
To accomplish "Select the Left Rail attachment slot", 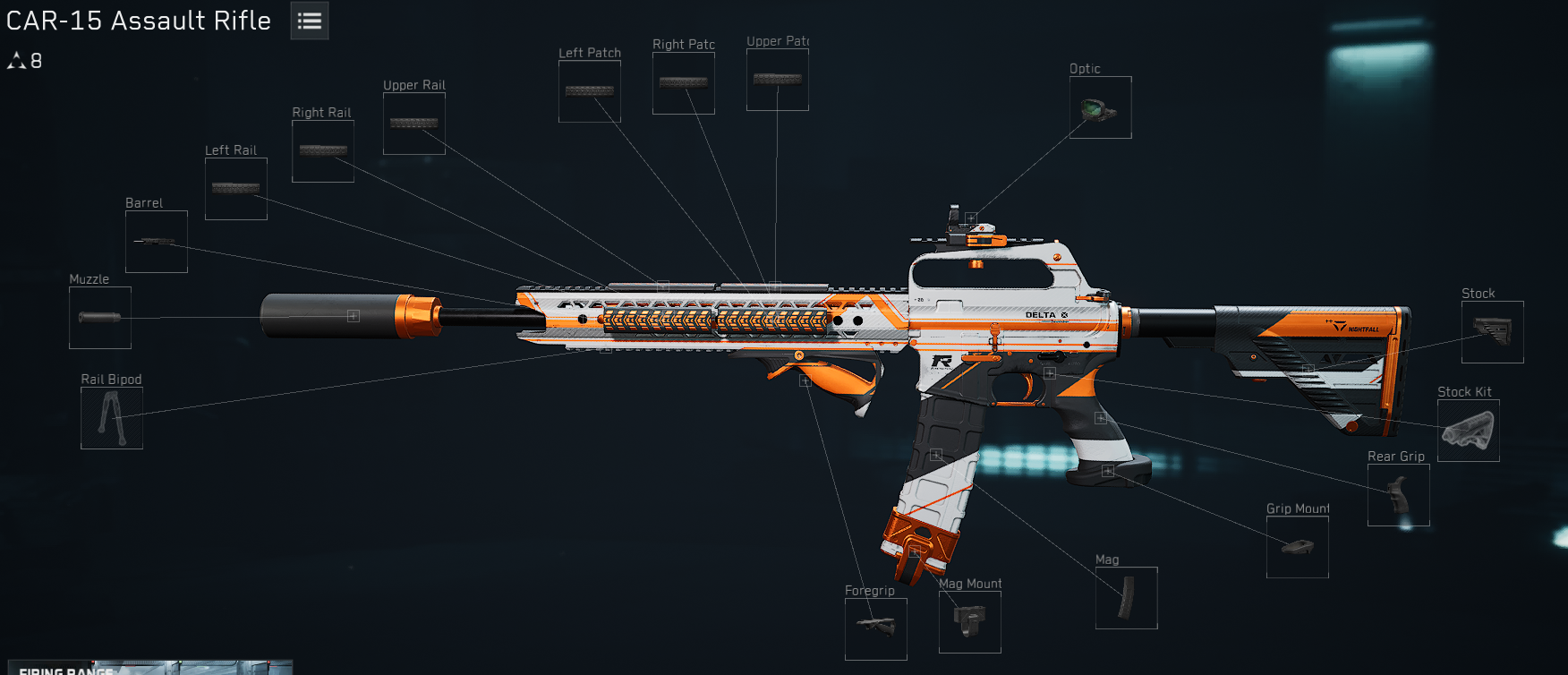I will 235,187.
